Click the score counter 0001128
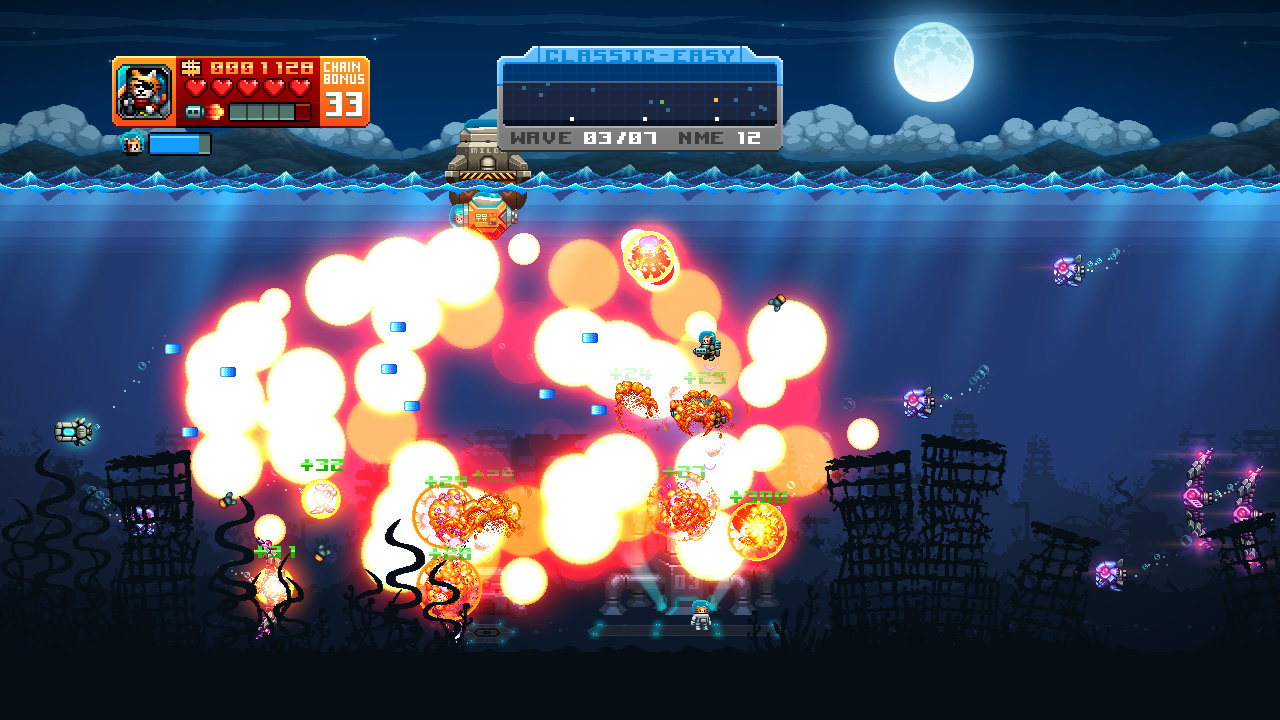 pyautogui.click(x=260, y=67)
